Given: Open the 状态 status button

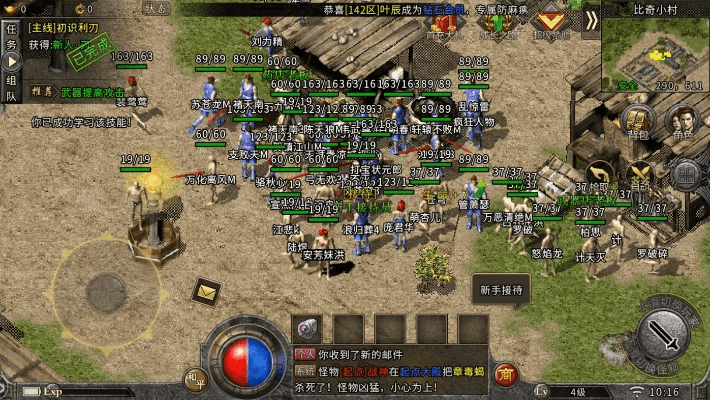Looking at the screenshot, I should click(156, 7).
